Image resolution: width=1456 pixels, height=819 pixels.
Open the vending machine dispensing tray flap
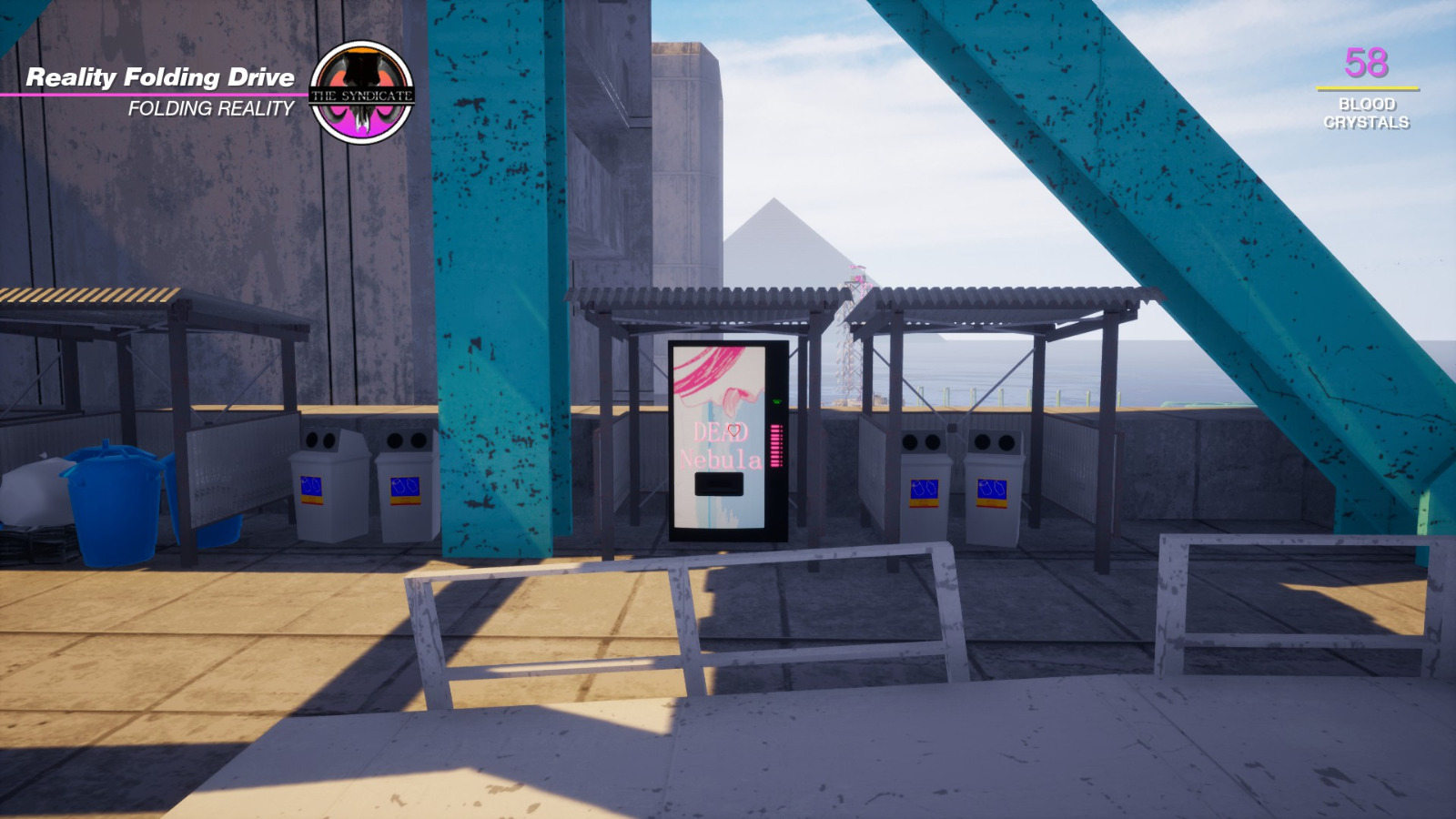coord(719,482)
